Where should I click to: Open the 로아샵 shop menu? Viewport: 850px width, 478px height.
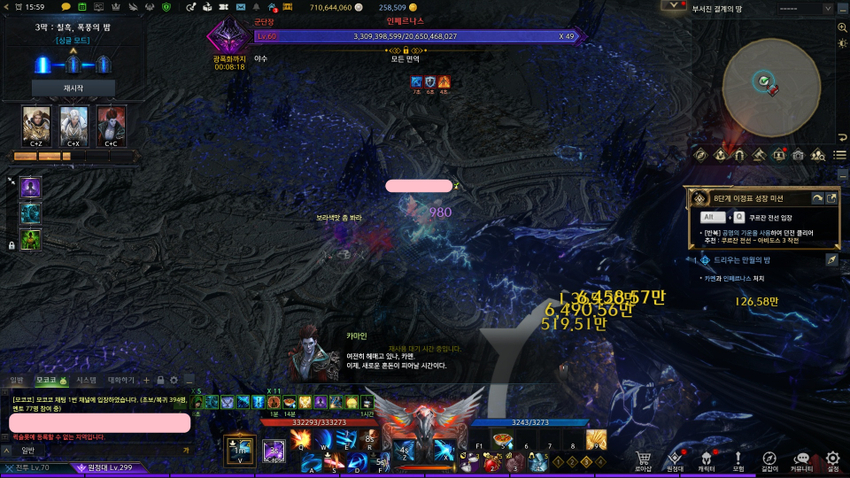[x=643, y=459]
